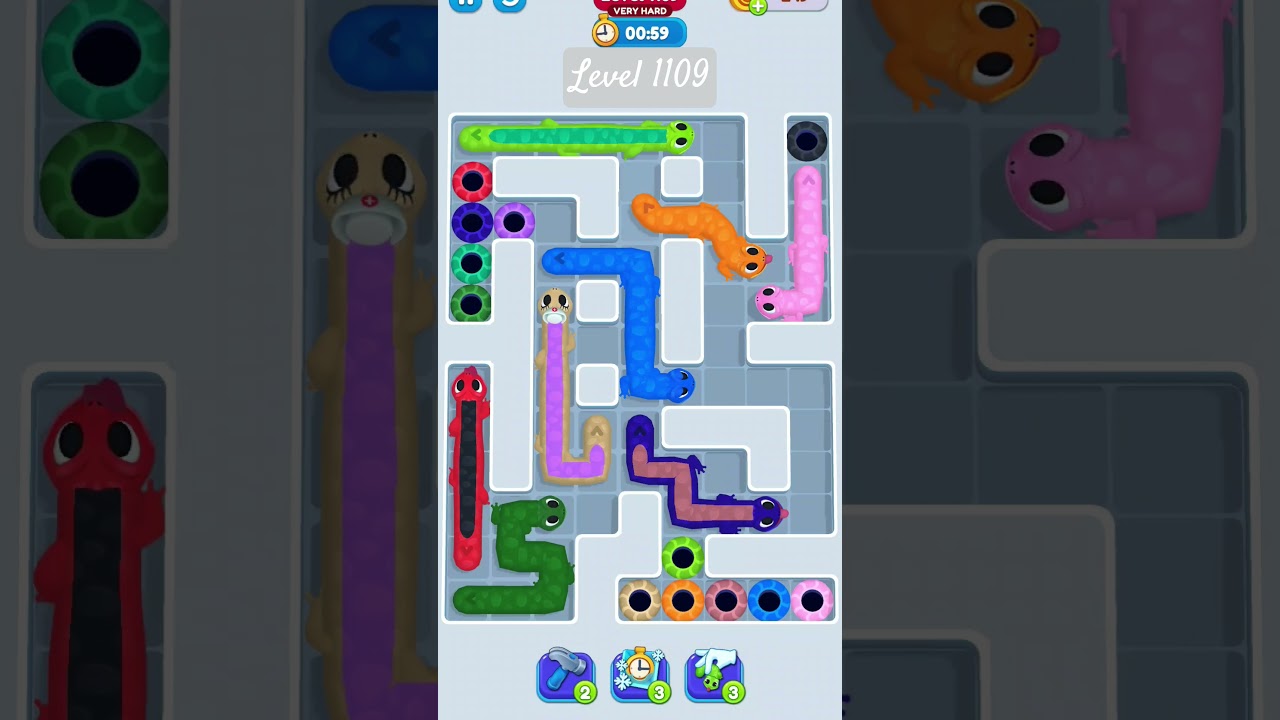Tap the timer showing 00:59
This screenshot has height=720, width=1280.
[645, 31]
